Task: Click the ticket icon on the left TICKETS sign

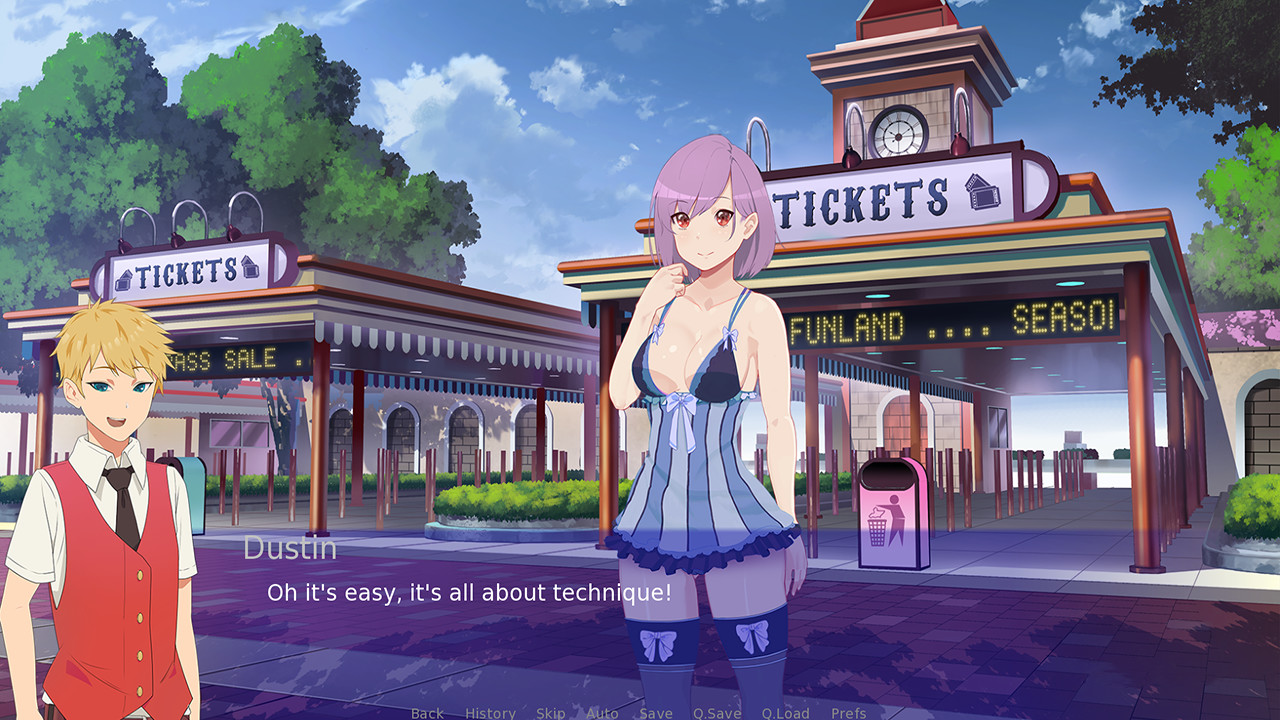Action: pyautogui.click(x=126, y=278)
